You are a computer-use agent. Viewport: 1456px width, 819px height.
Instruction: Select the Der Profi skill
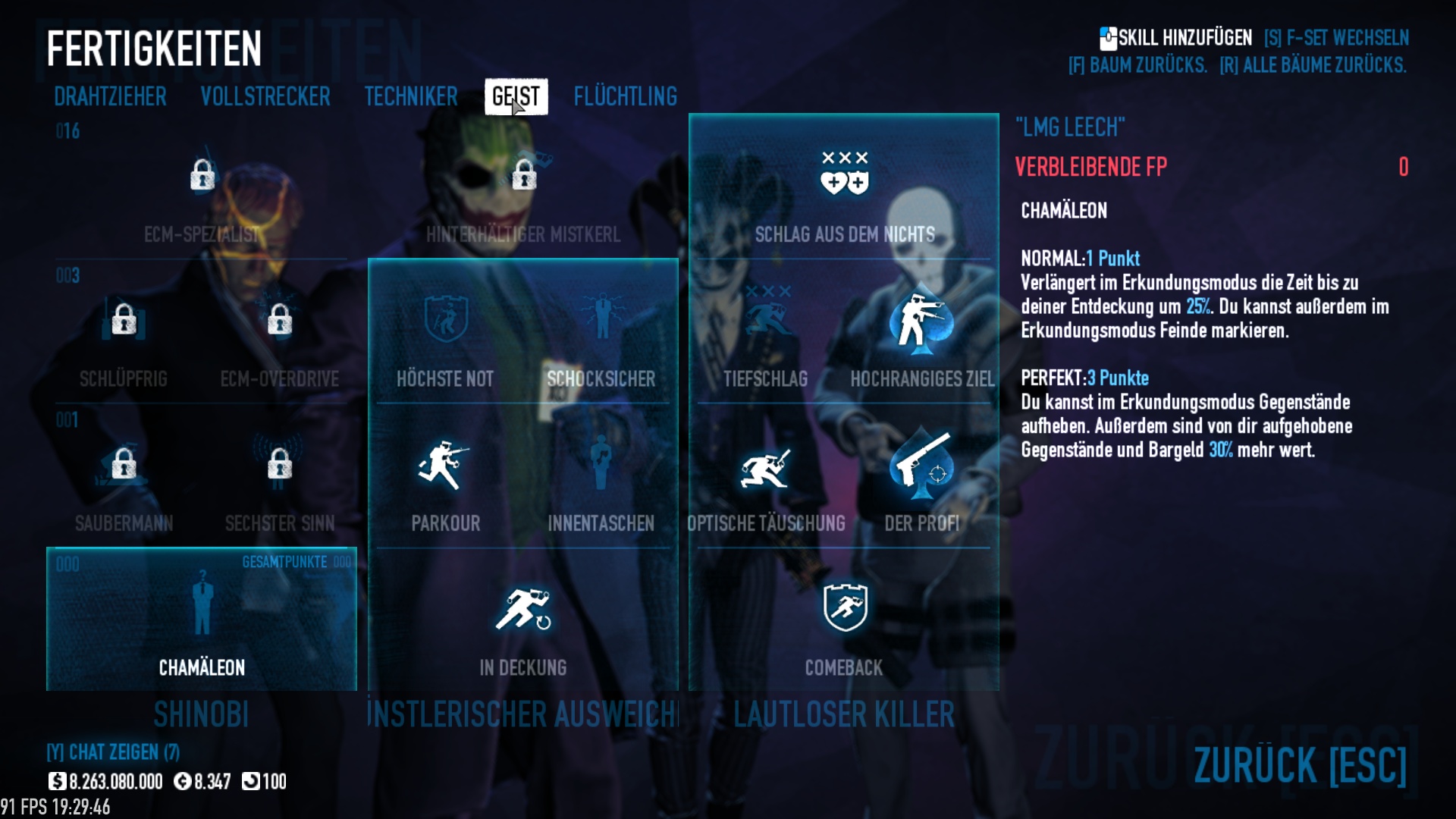click(x=921, y=466)
